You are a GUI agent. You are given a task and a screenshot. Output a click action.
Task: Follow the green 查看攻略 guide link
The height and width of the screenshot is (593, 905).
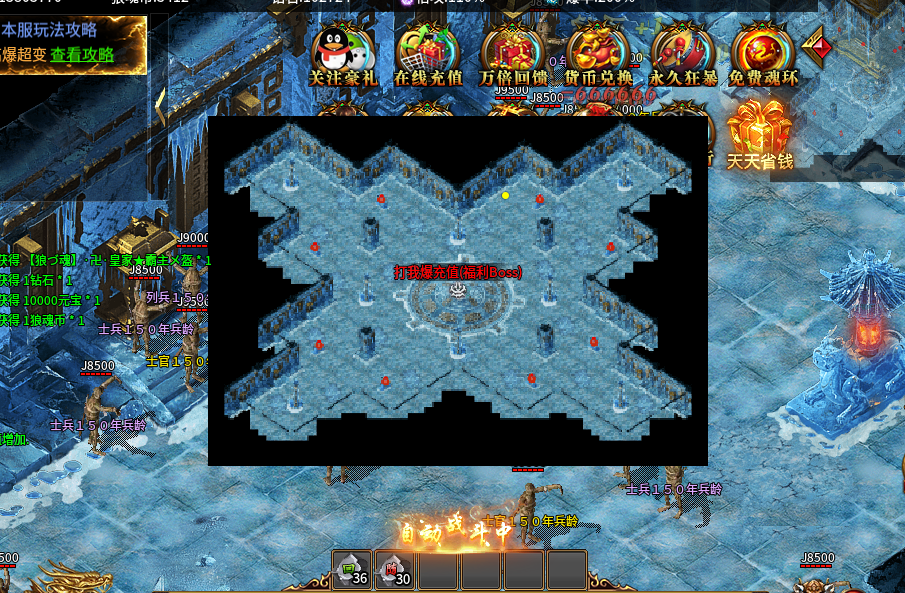click(83, 55)
